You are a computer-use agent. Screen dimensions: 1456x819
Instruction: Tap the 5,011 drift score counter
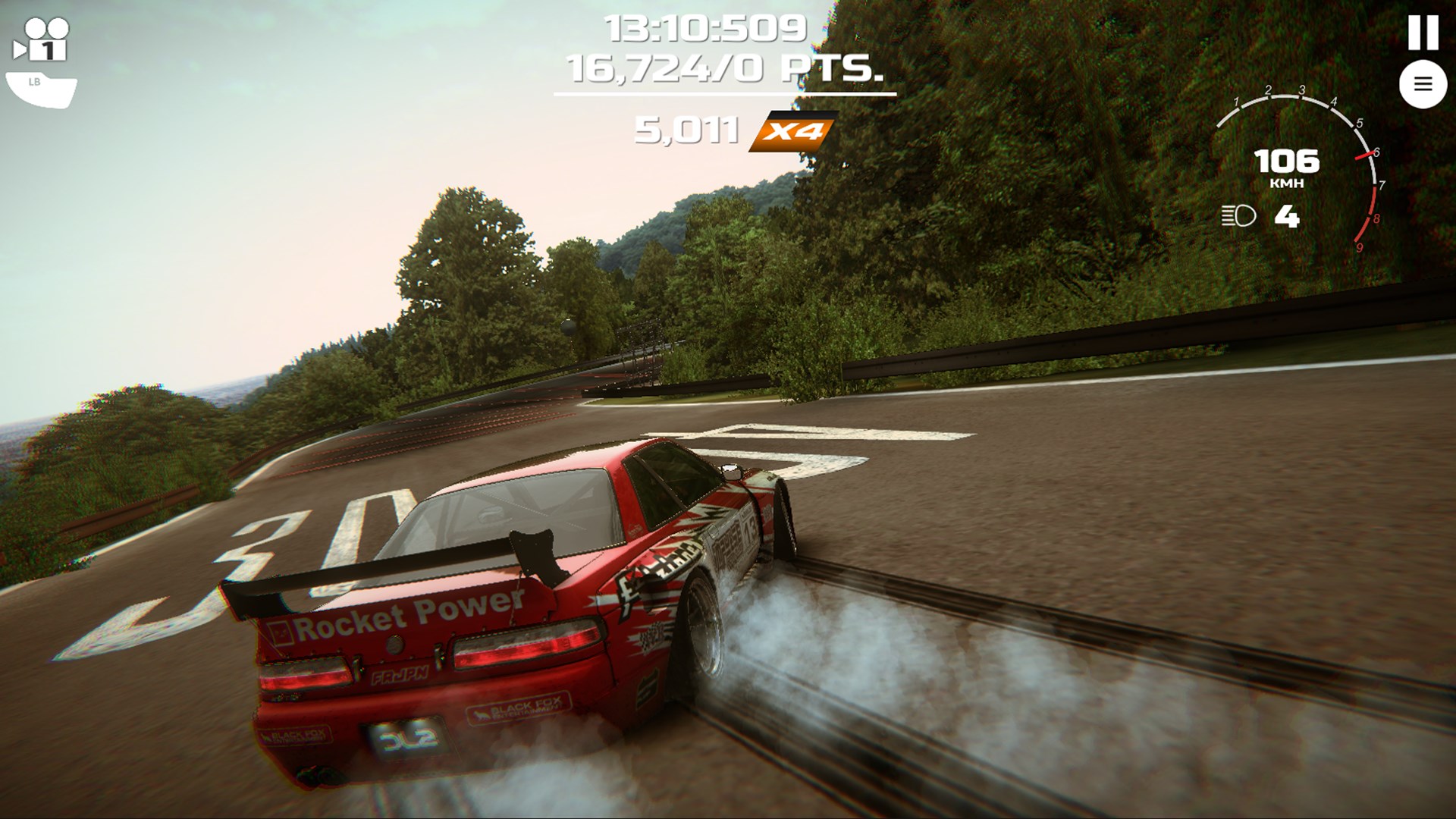[687, 130]
